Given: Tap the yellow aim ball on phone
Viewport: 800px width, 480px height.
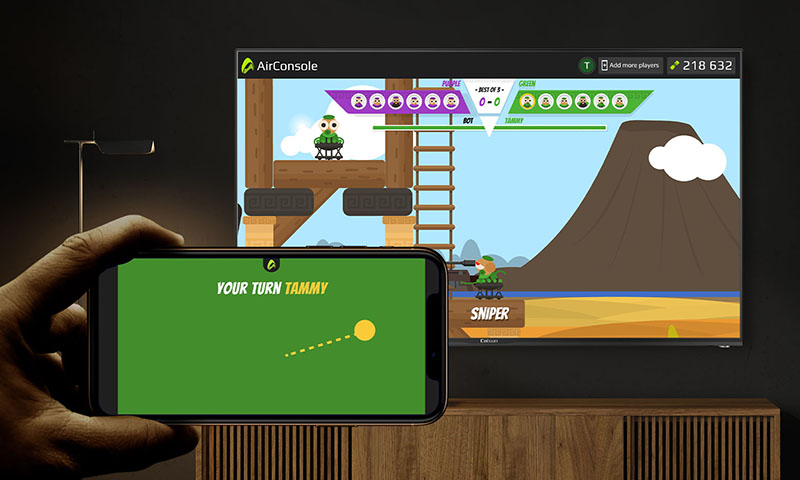Looking at the screenshot, I should coord(365,330).
